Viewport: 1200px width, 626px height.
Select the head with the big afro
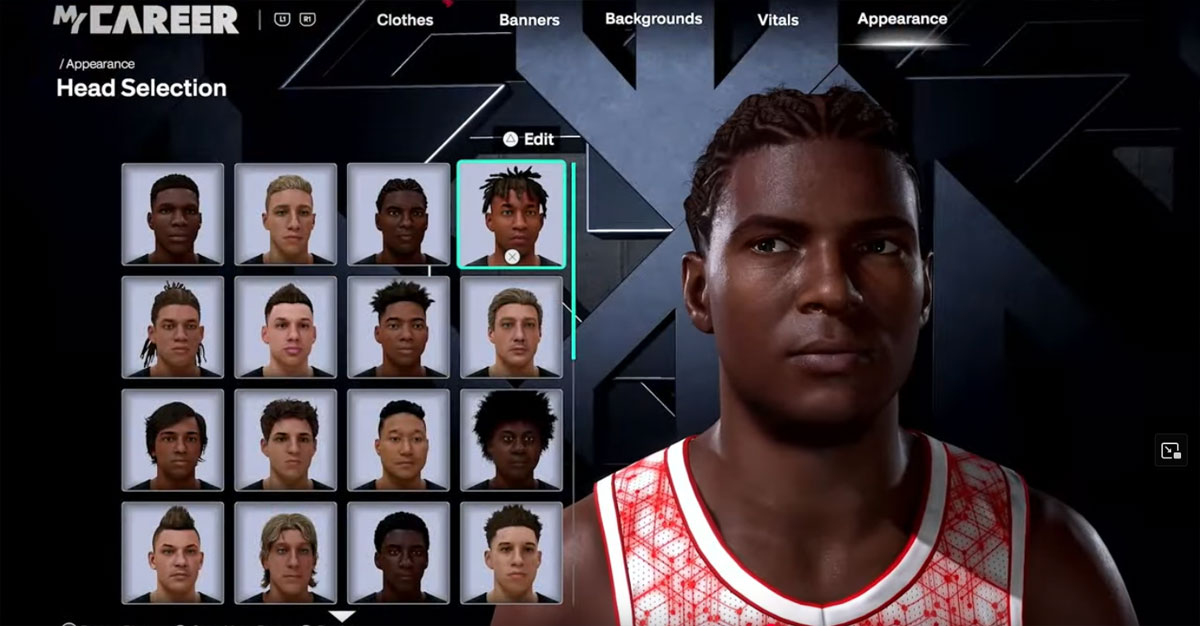511,440
